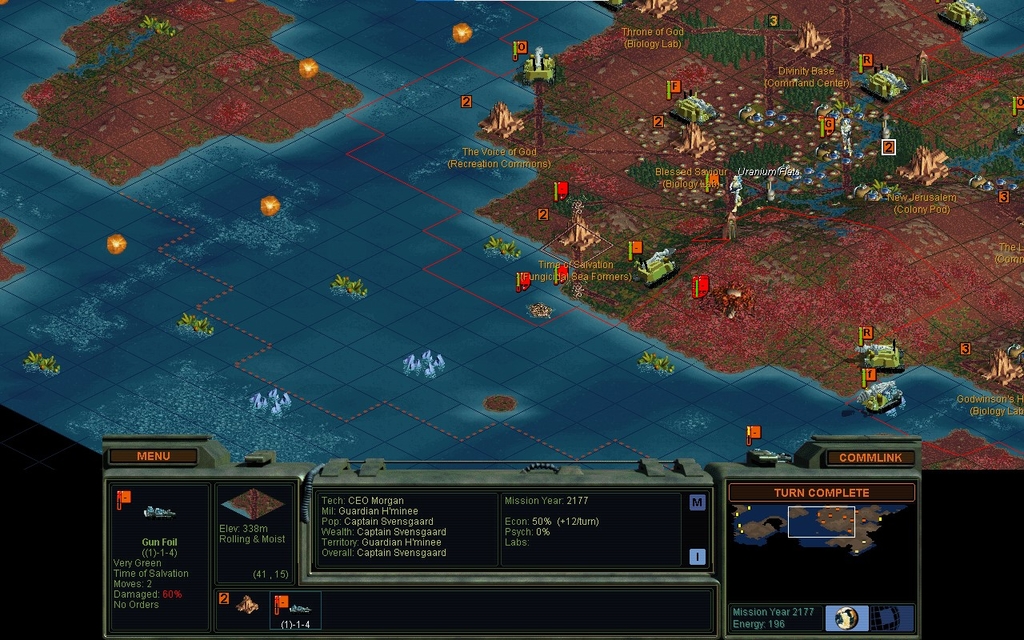Select the New Jerusalem base
Viewport: 1024px width, 640px height.
click(923, 165)
